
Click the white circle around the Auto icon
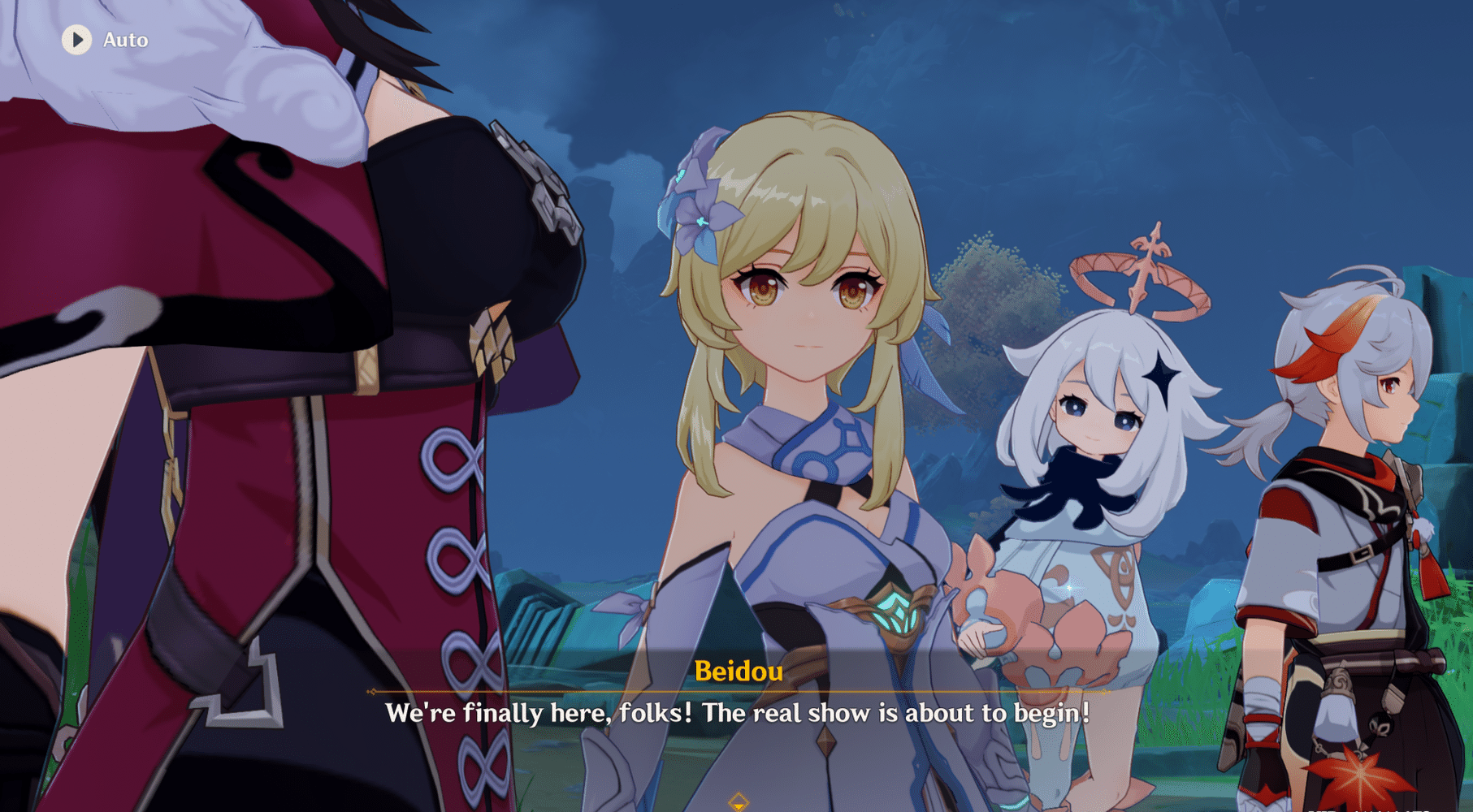[x=78, y=40]
